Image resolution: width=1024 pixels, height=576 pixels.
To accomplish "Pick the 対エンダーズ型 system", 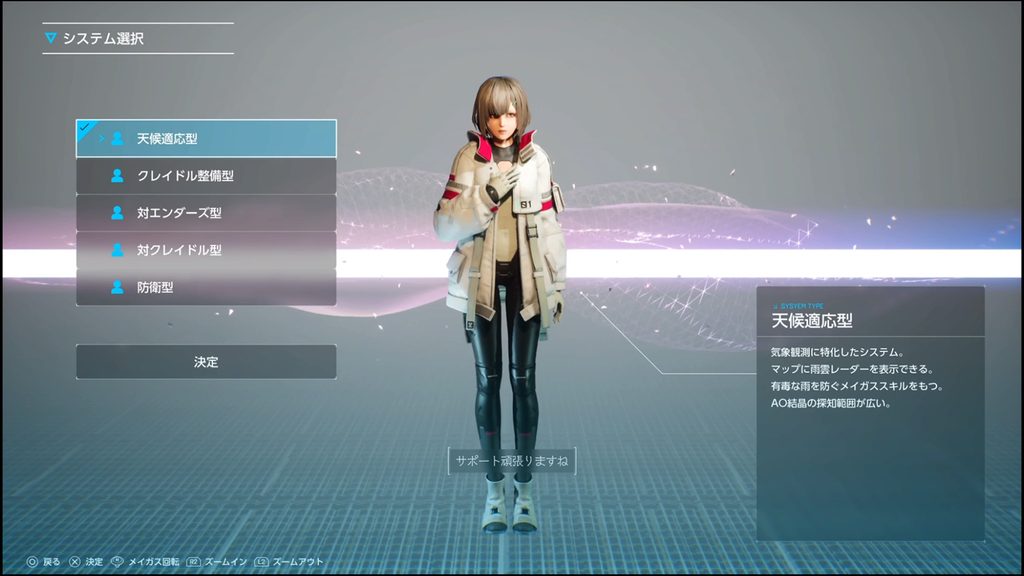I will pyautogui.click(x=206, y=212).
